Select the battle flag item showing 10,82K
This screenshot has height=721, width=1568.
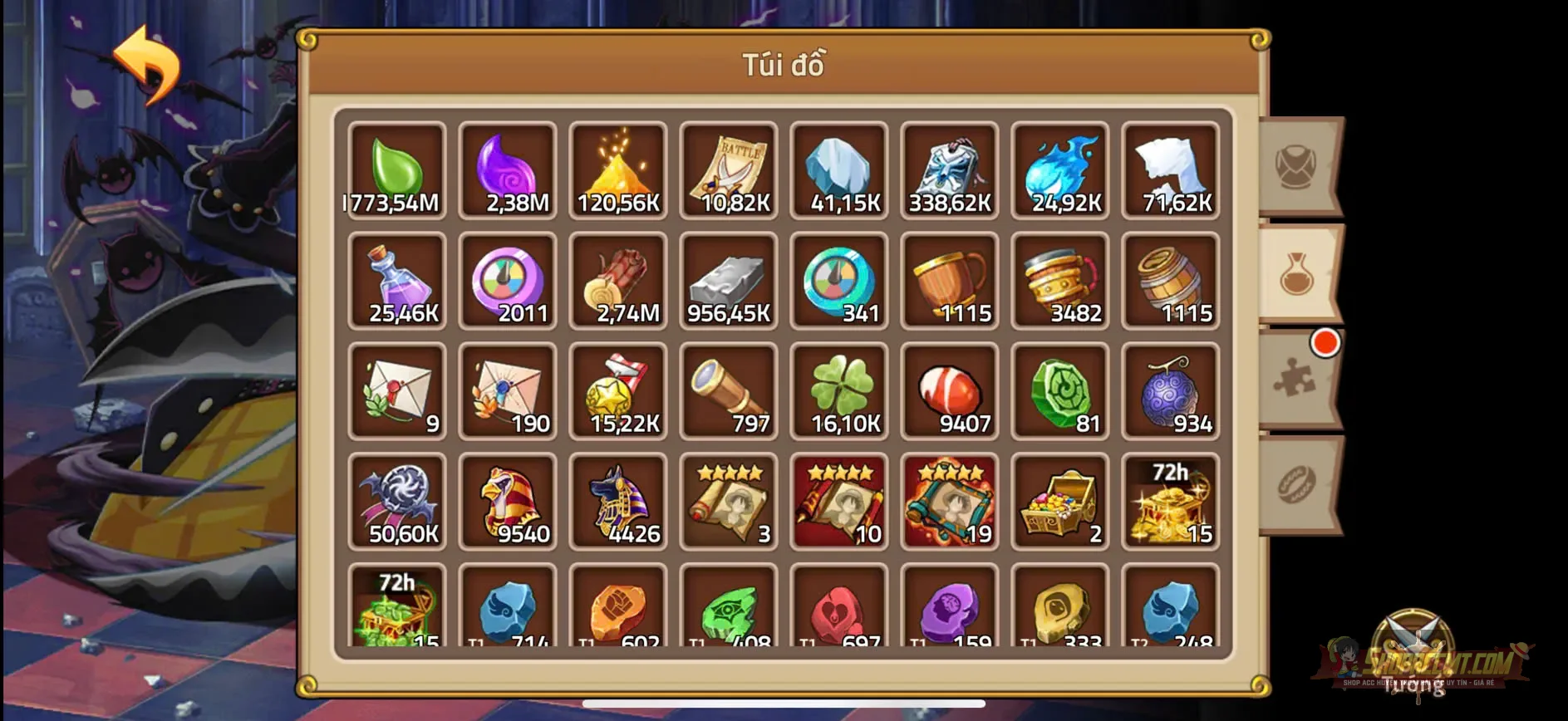(x=729, y=170)
